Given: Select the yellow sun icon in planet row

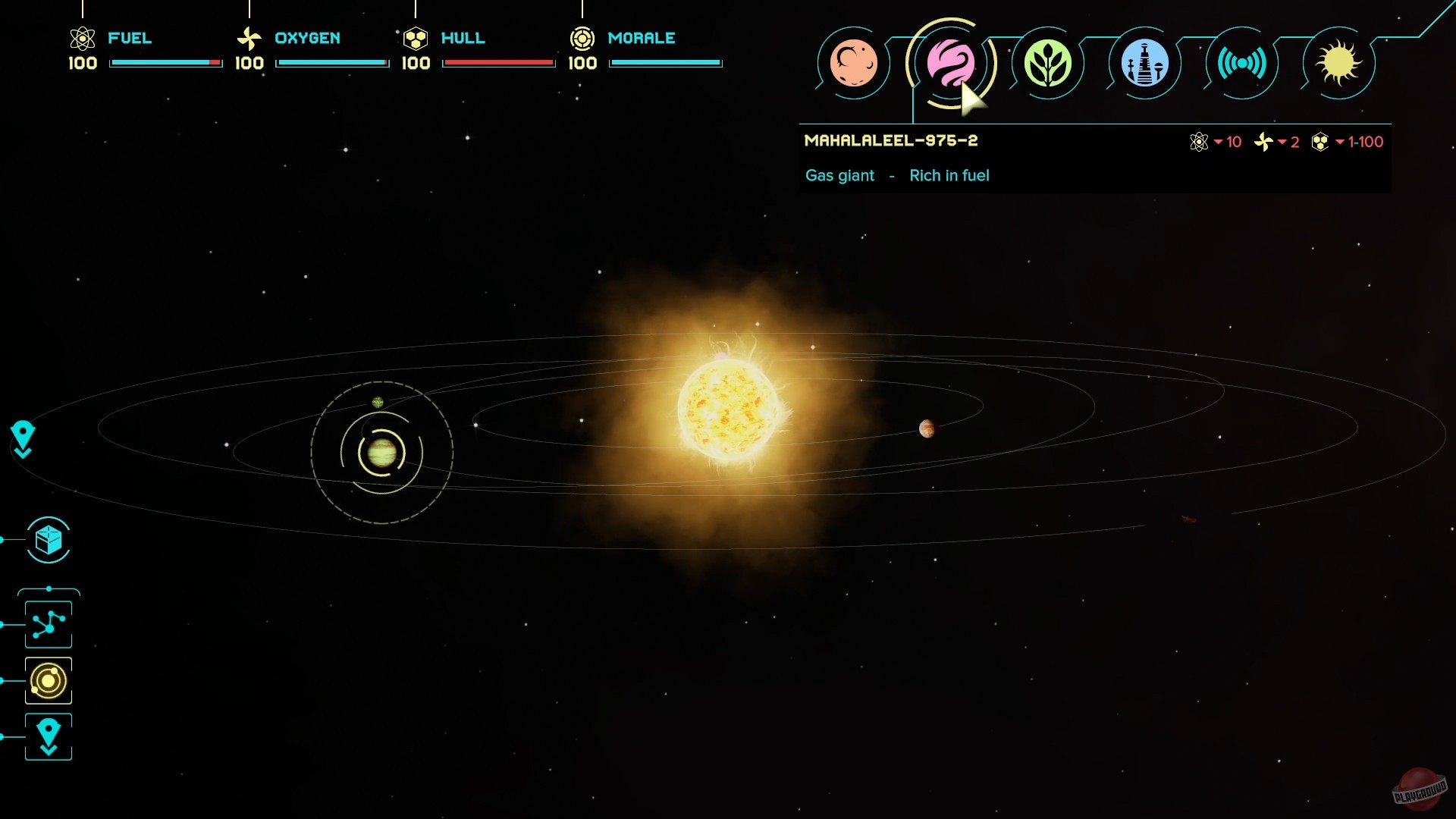Looking at the screenshot, I should (1338, 64).
